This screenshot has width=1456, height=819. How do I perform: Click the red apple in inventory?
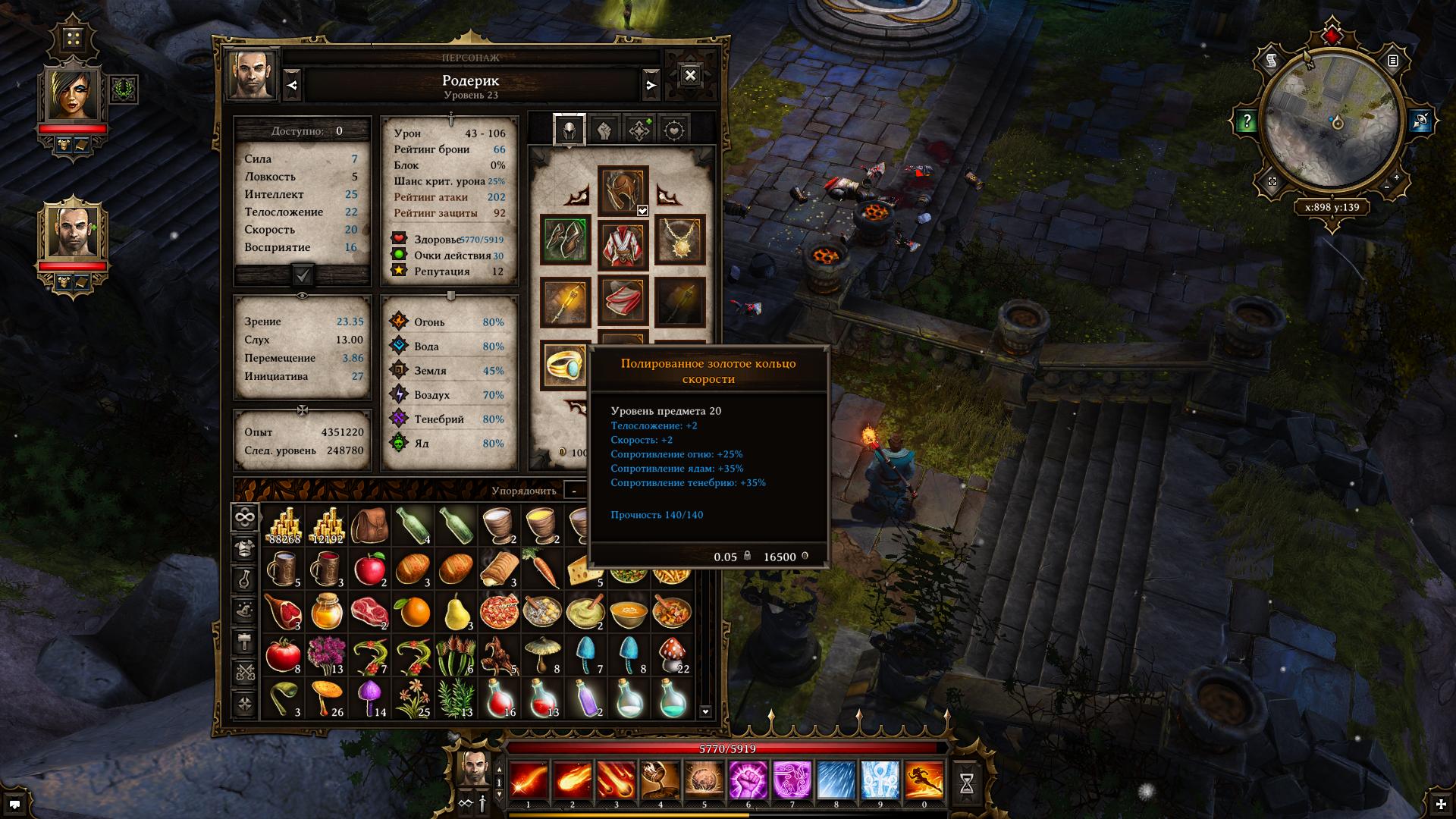(370, 568)
